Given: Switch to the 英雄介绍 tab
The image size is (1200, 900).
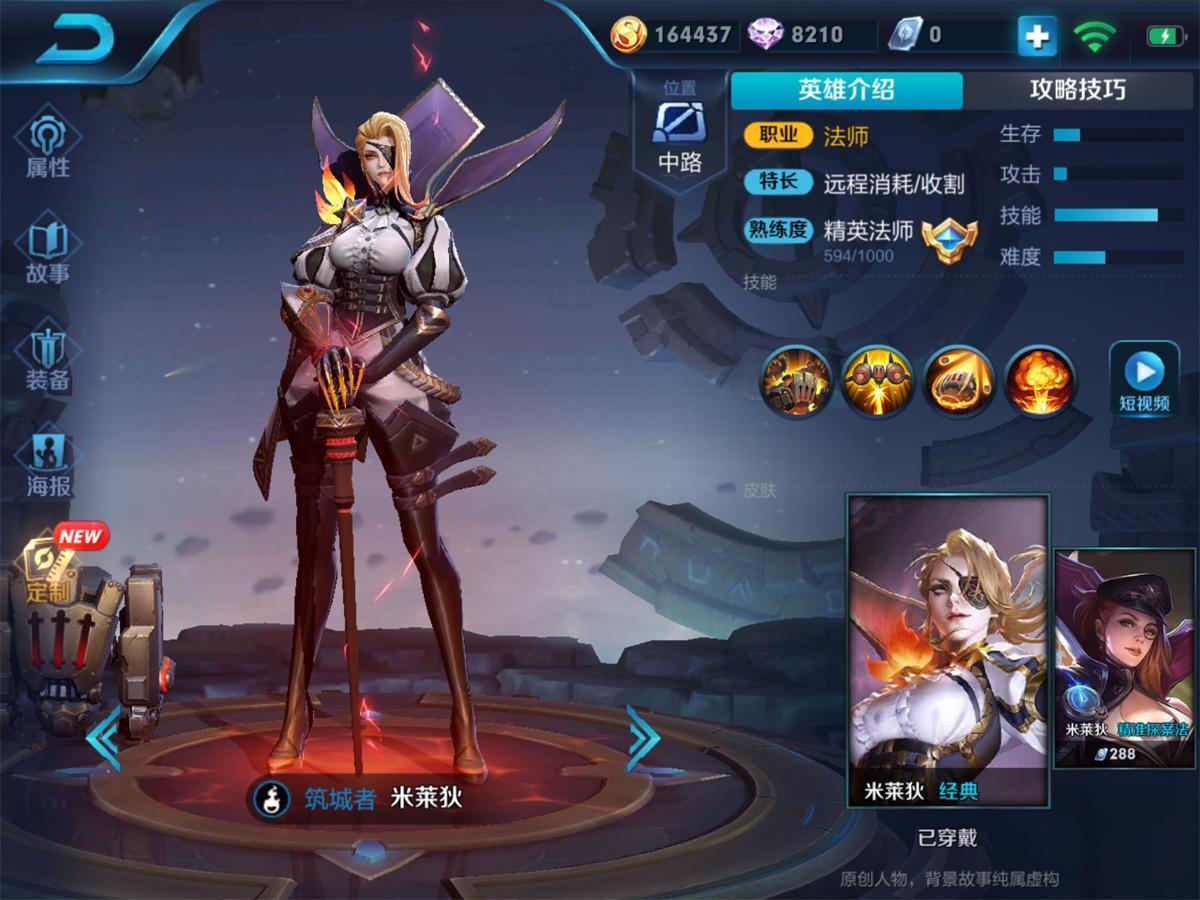Looking at the screenshot, I should point(846,90).
